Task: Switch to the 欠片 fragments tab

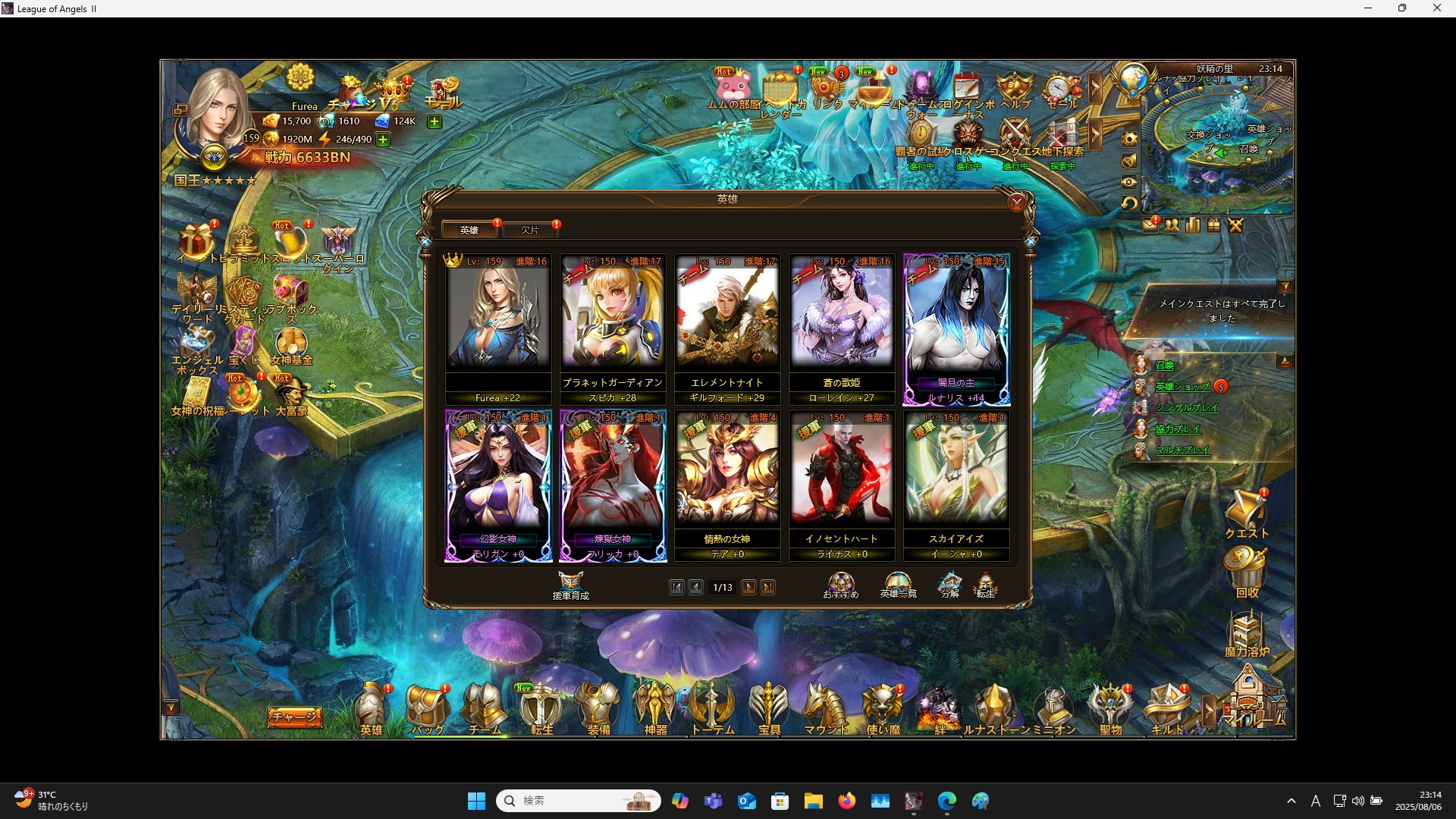Action: pyautogui.click(x=531, y=229)
